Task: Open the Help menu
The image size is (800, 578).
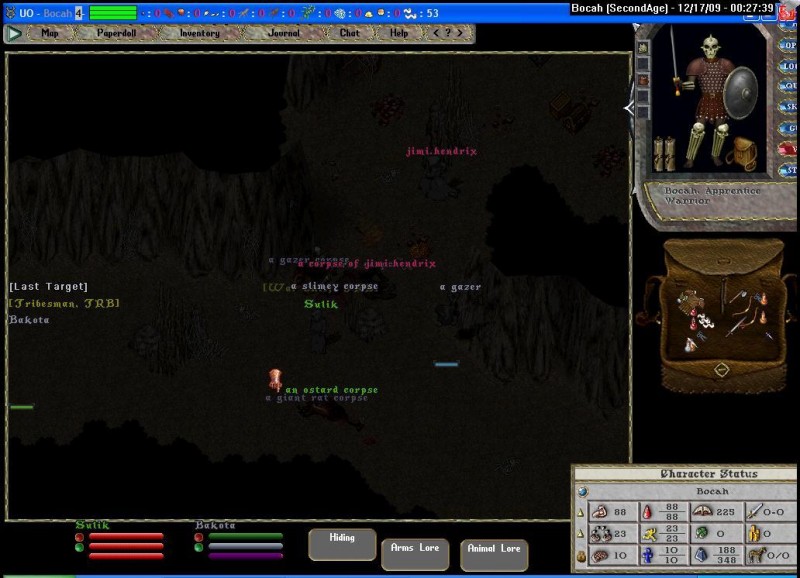Action: [399, 33]
